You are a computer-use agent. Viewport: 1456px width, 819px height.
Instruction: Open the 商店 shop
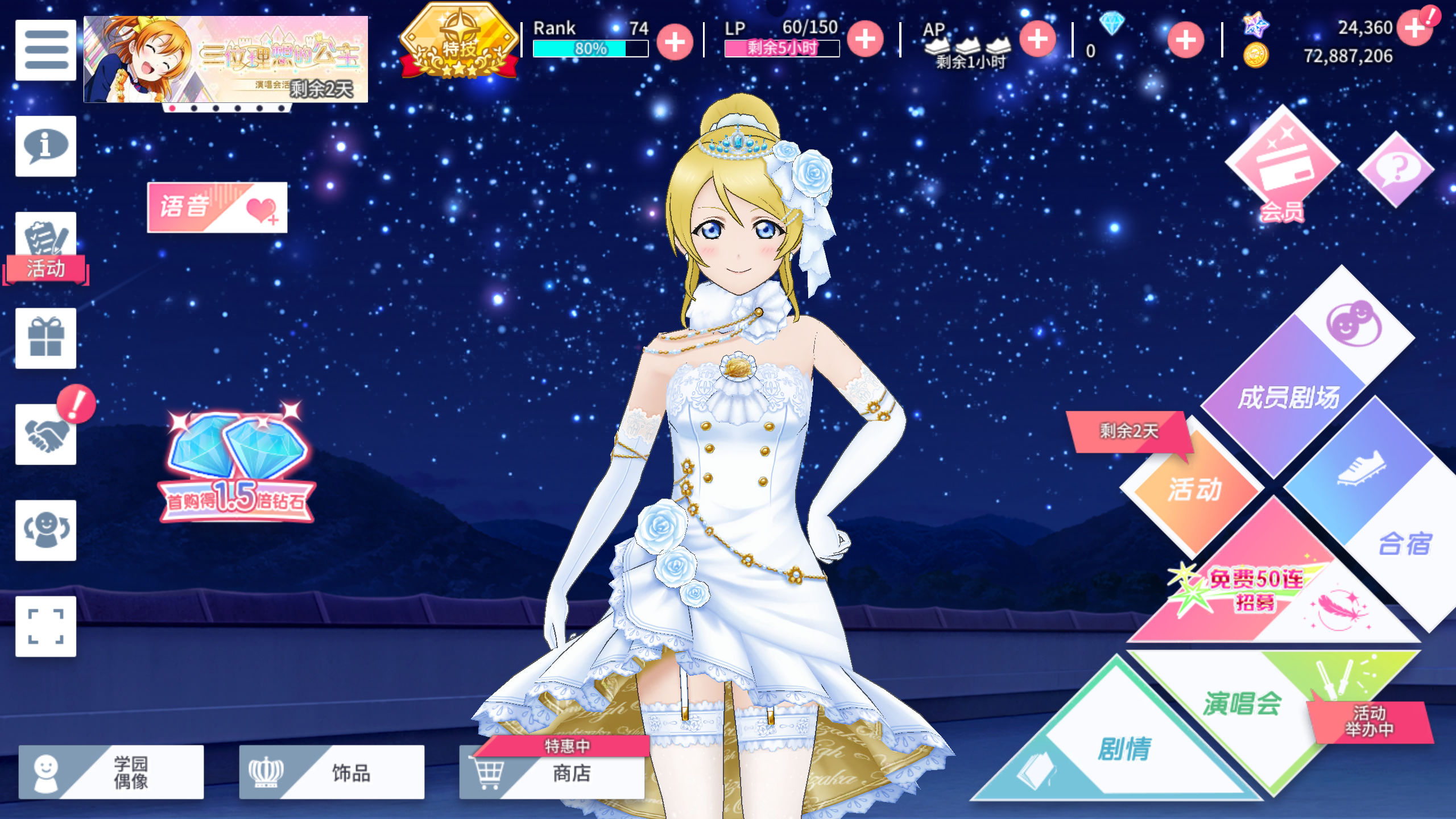tap(552, 772)
